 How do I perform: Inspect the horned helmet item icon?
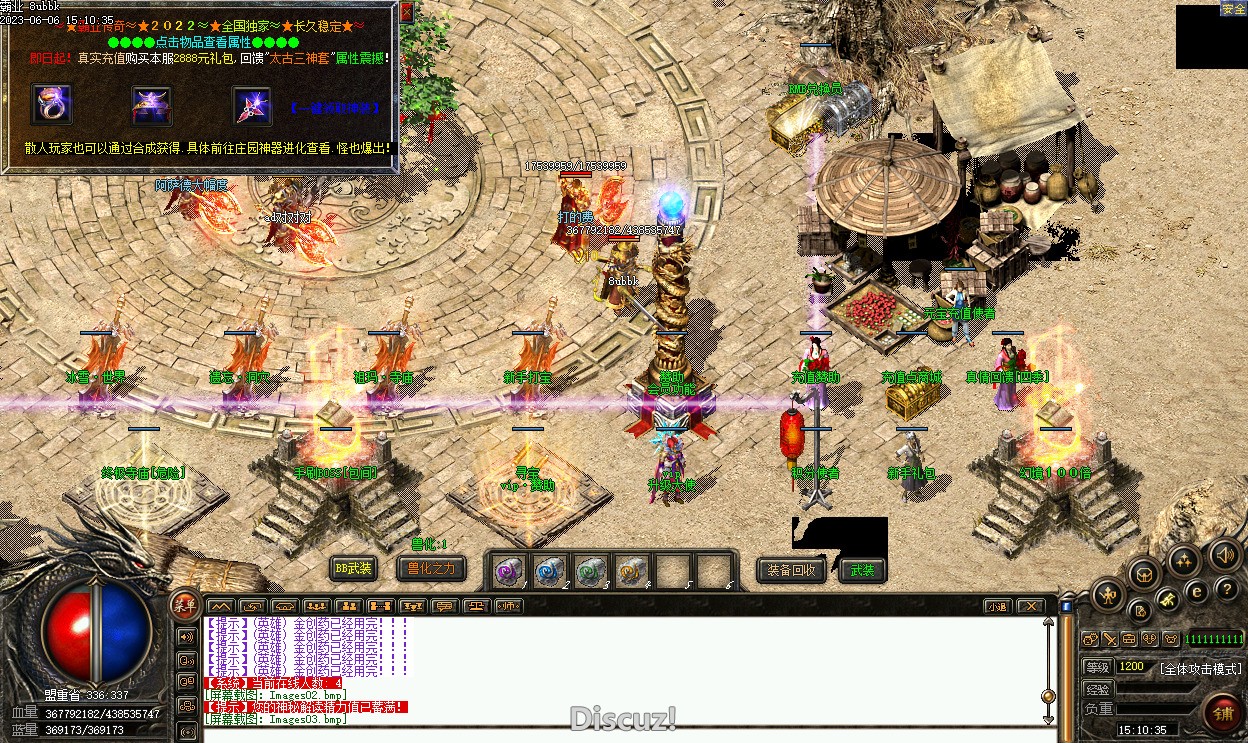click(x=151, y=106)
